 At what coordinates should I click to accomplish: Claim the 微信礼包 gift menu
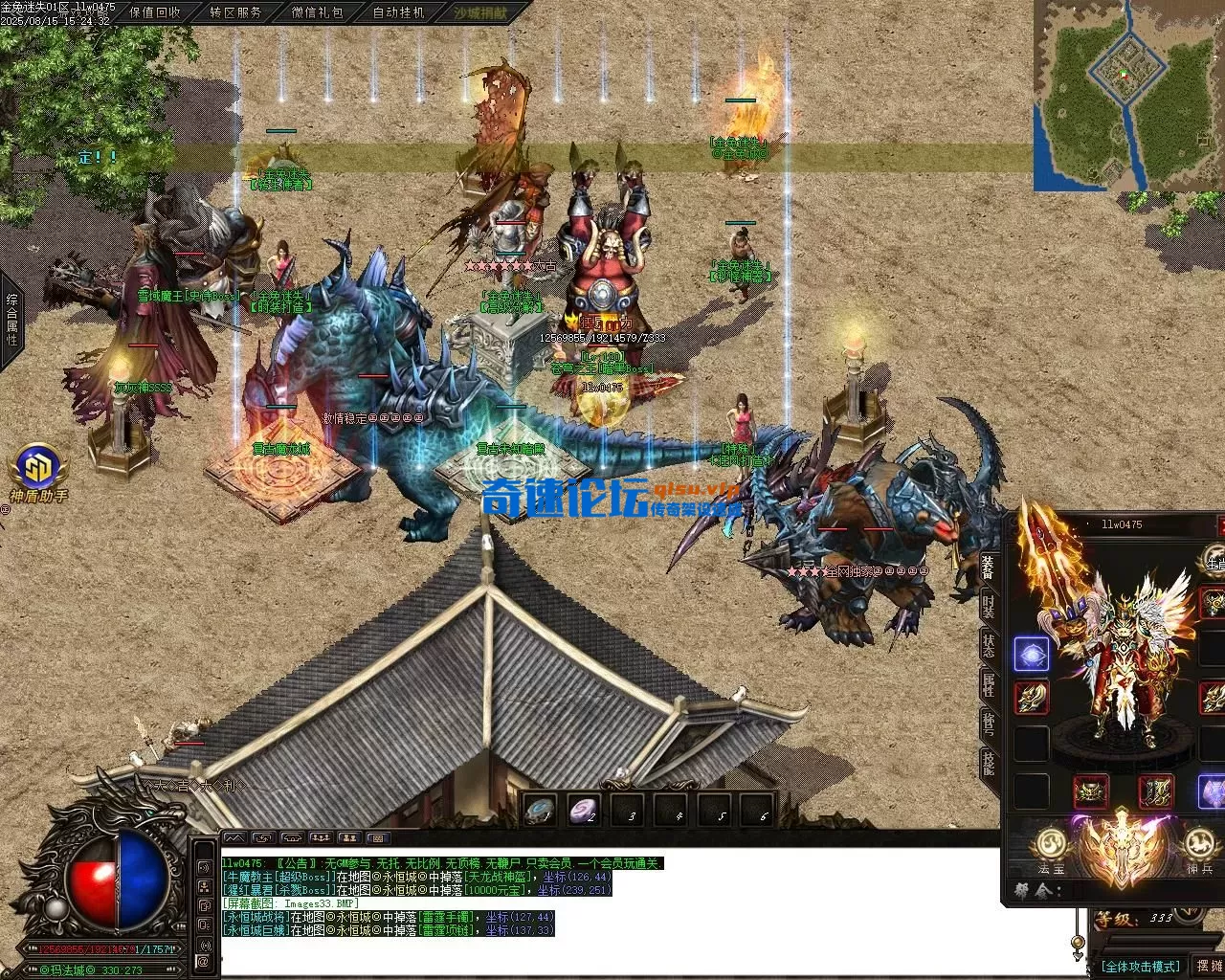[317, 12]
